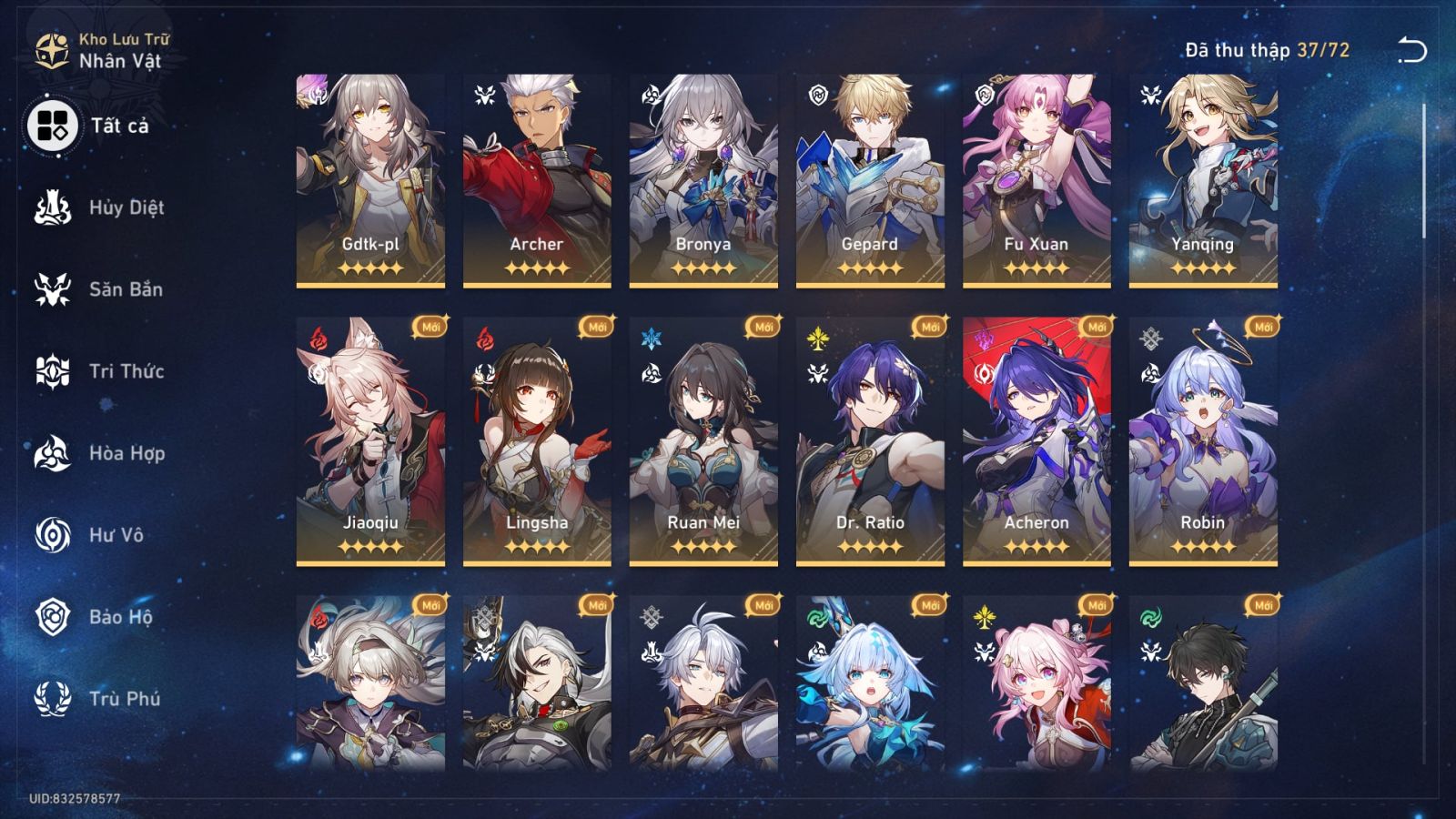Select the Hủy Diệt path filter icon

(51, 207)
